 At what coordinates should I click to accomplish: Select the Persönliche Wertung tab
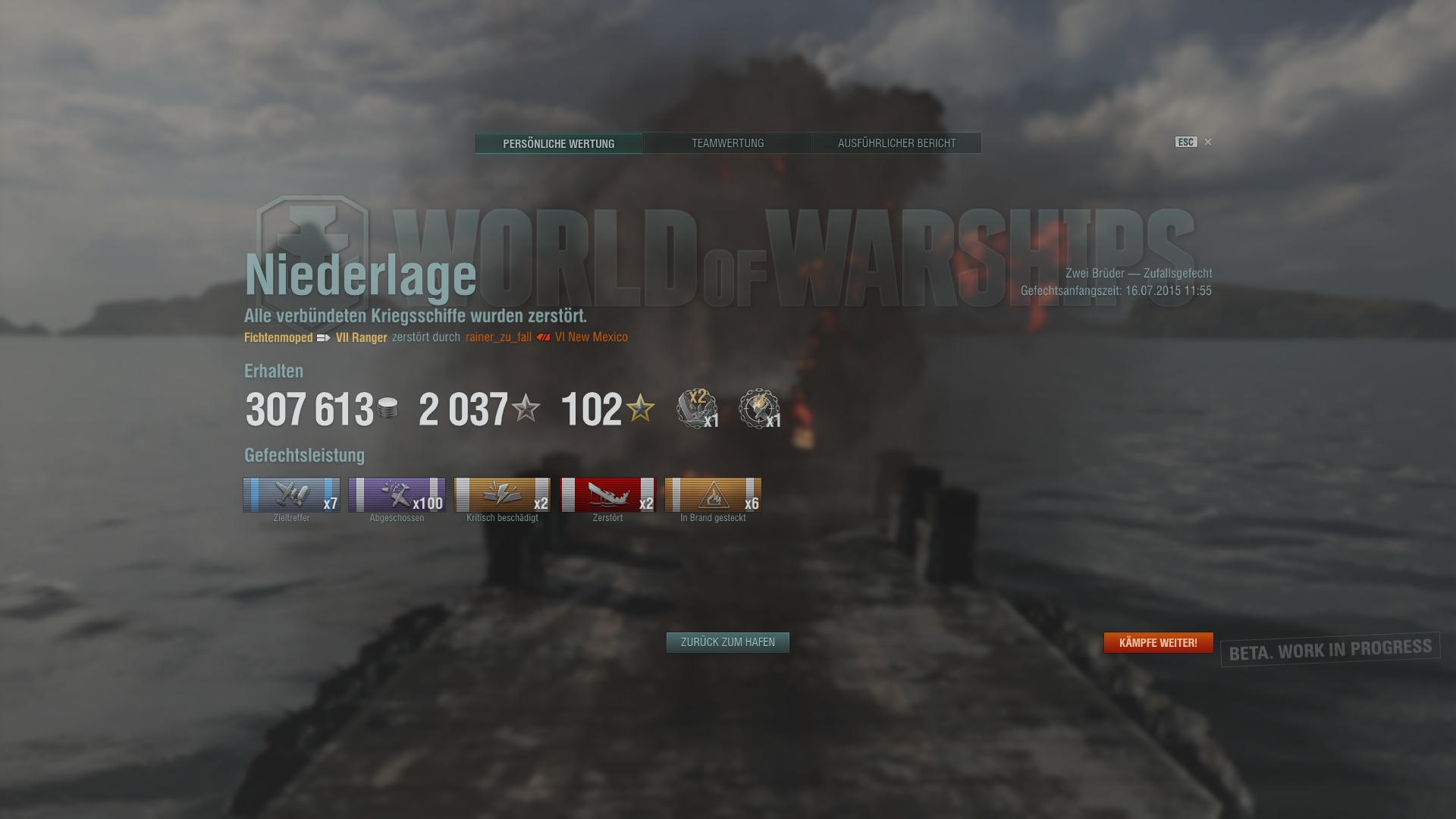[x=558, y=143]
